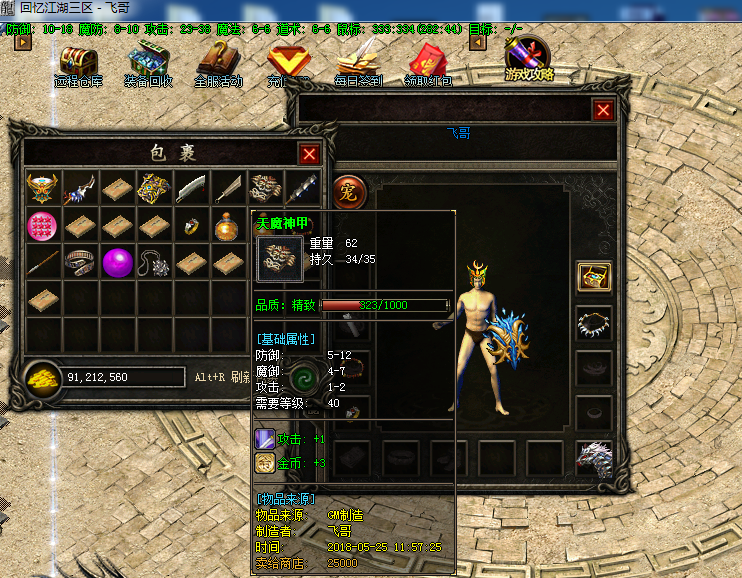Close the 飞哥 character equipment panel
The height and width of the screenshot is (578, 742).
point(603,110)
